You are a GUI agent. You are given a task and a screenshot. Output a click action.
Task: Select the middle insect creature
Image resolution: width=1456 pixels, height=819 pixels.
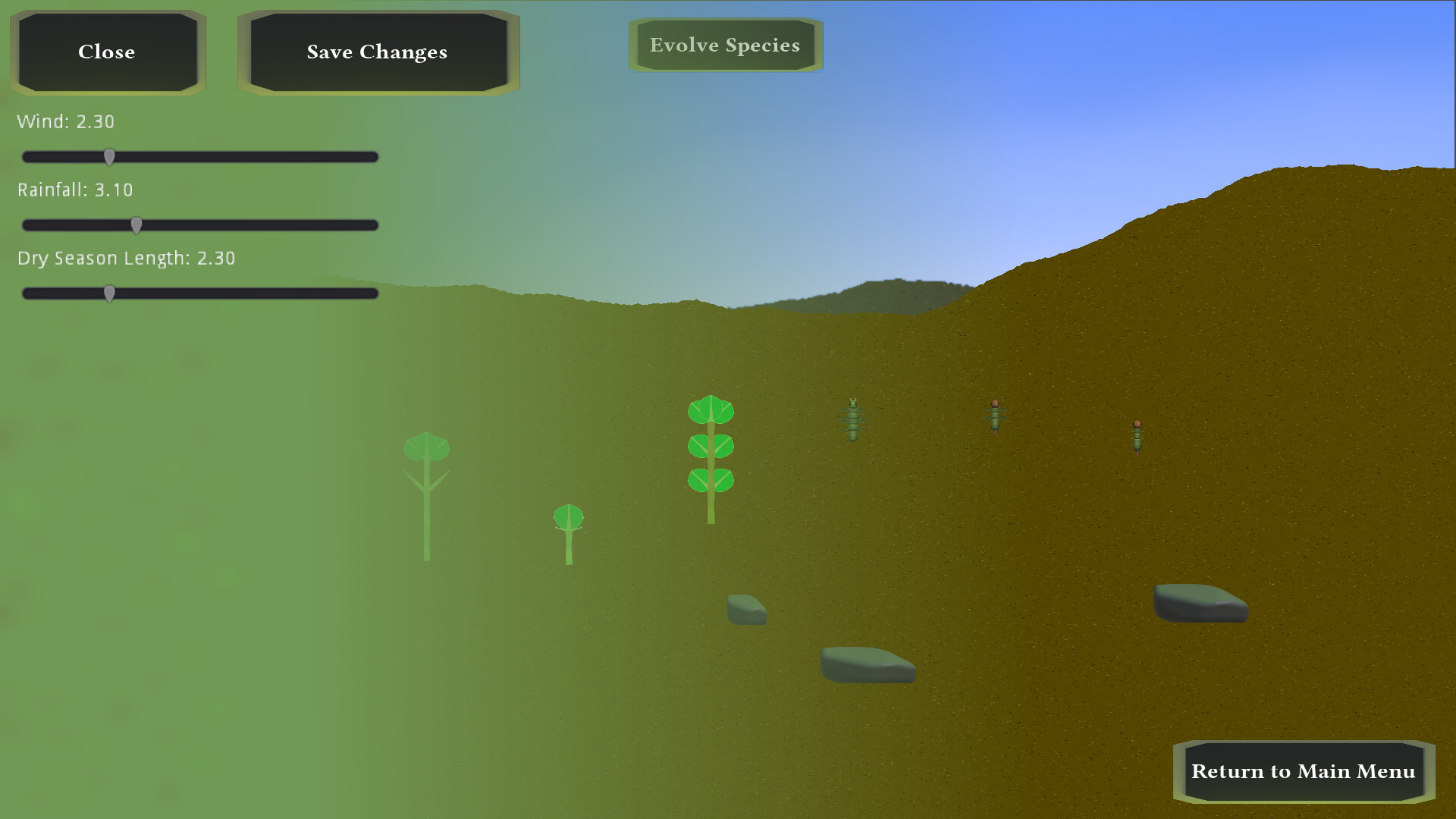(995, 417)
